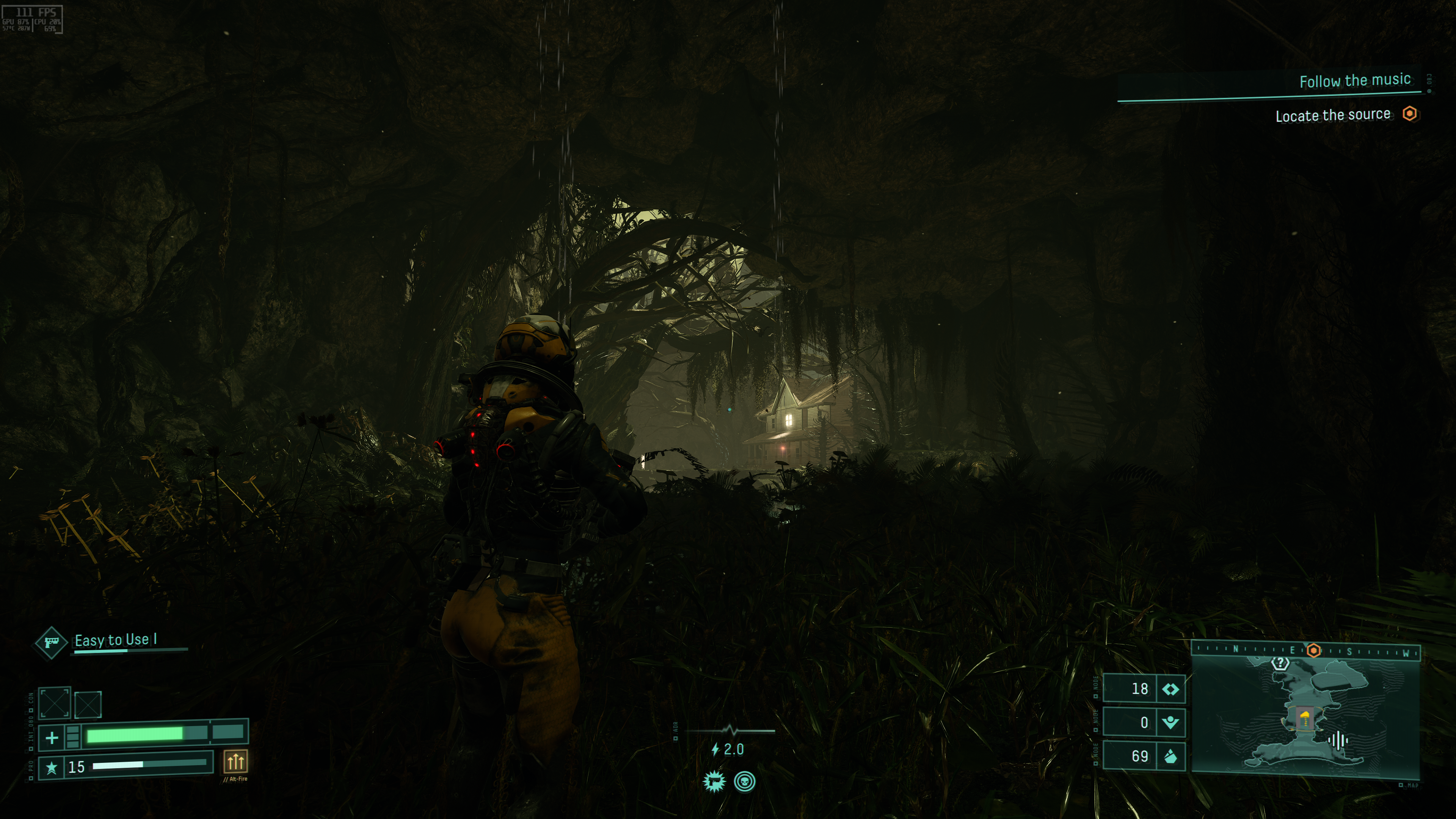Click the crystal shard resource icon
The width and height of the screenshot is (1456, 819).
1170,756
